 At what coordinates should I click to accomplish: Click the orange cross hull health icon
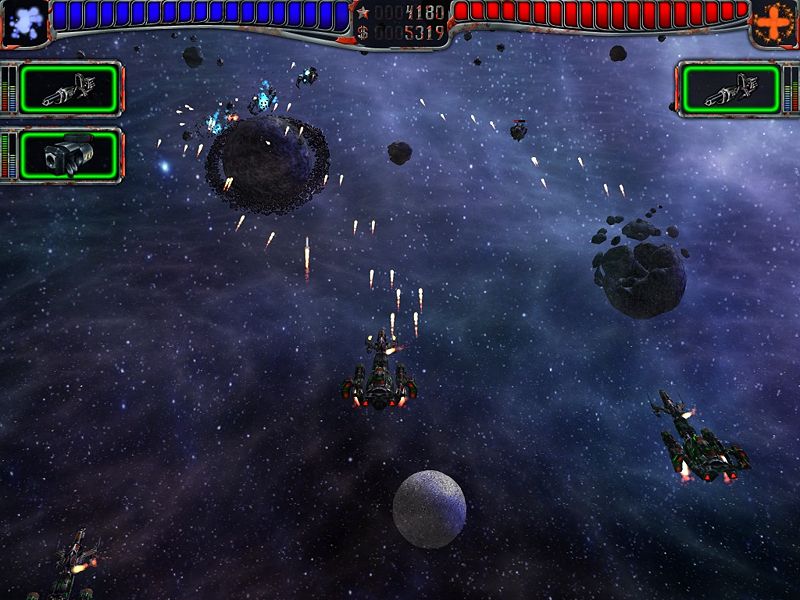click(x=775, y=22)
